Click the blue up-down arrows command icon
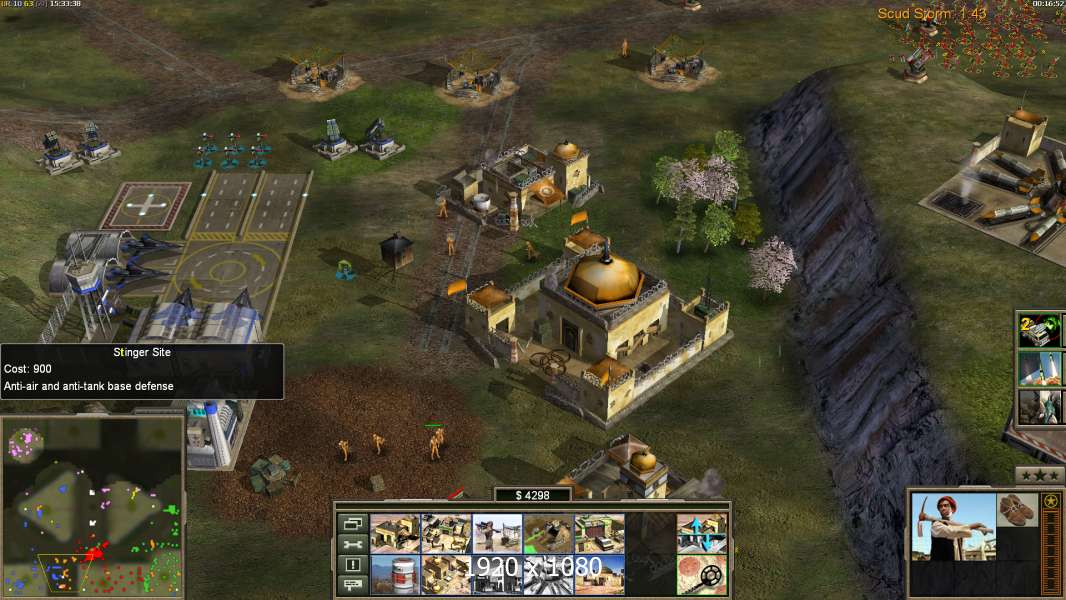The height and width of the screenshot is (600, 1066). pyautogui.click(x=701, y=533)
